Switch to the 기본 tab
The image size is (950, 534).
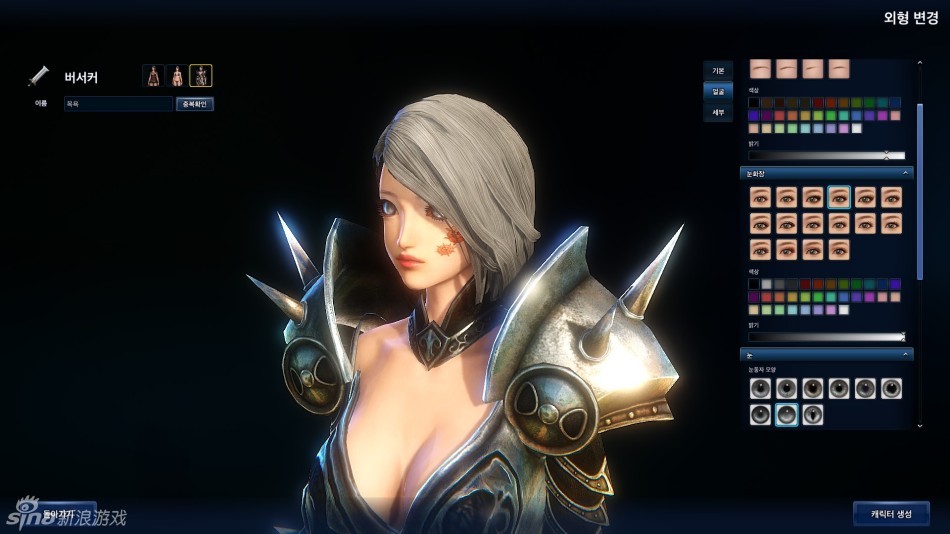[x=718, y=70]
